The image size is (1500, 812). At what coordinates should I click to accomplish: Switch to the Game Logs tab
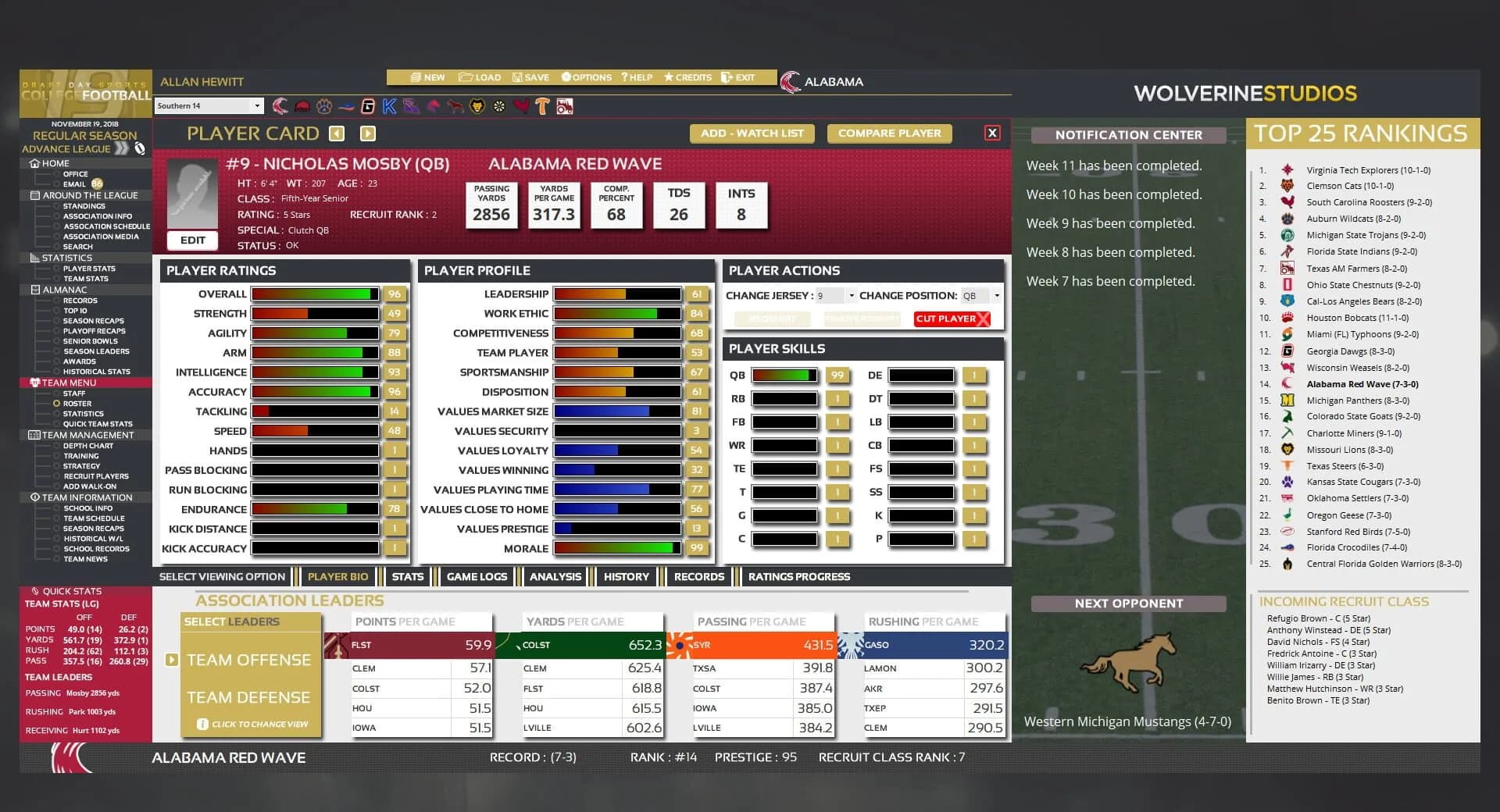tap(477, 576)
